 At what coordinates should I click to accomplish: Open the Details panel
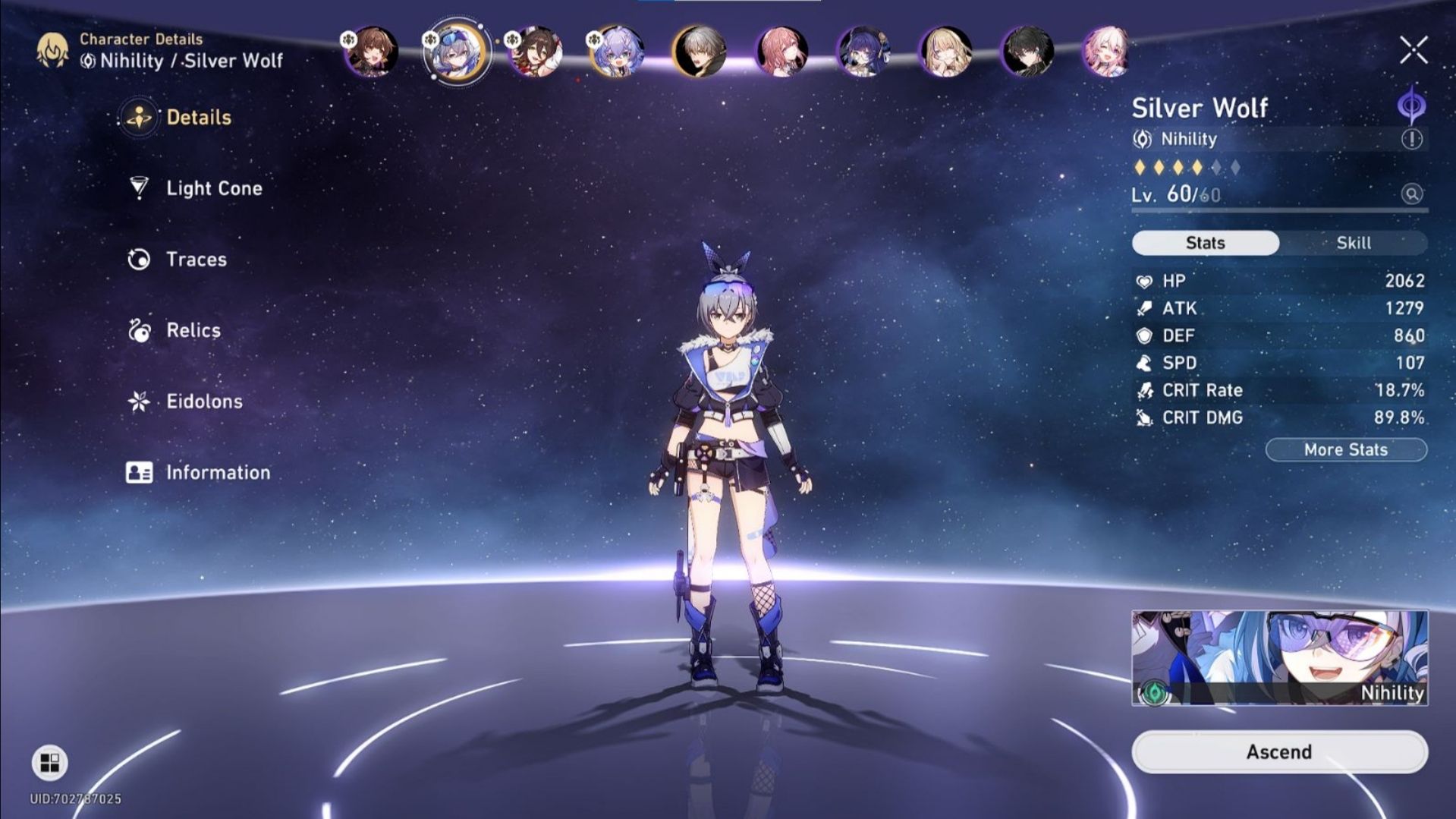[x=199, y=118]
